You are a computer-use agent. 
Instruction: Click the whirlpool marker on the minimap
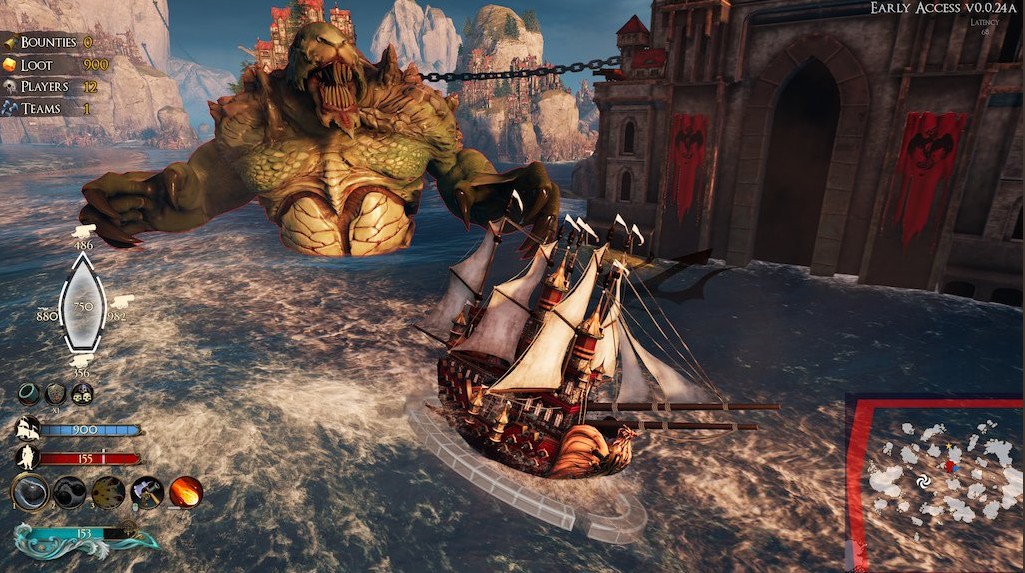point(922,483)
